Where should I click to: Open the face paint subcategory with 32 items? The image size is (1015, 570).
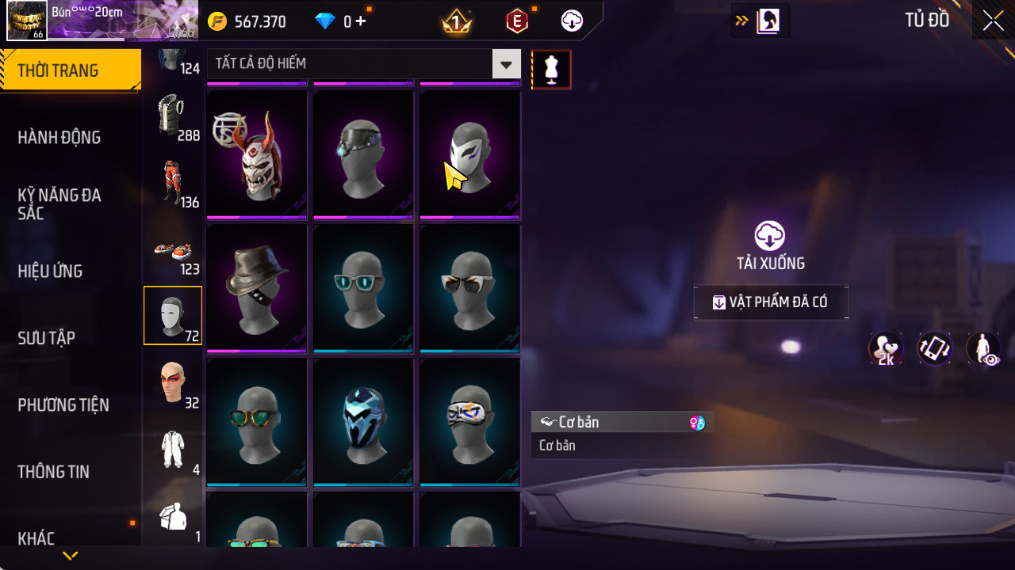point(173,384)
